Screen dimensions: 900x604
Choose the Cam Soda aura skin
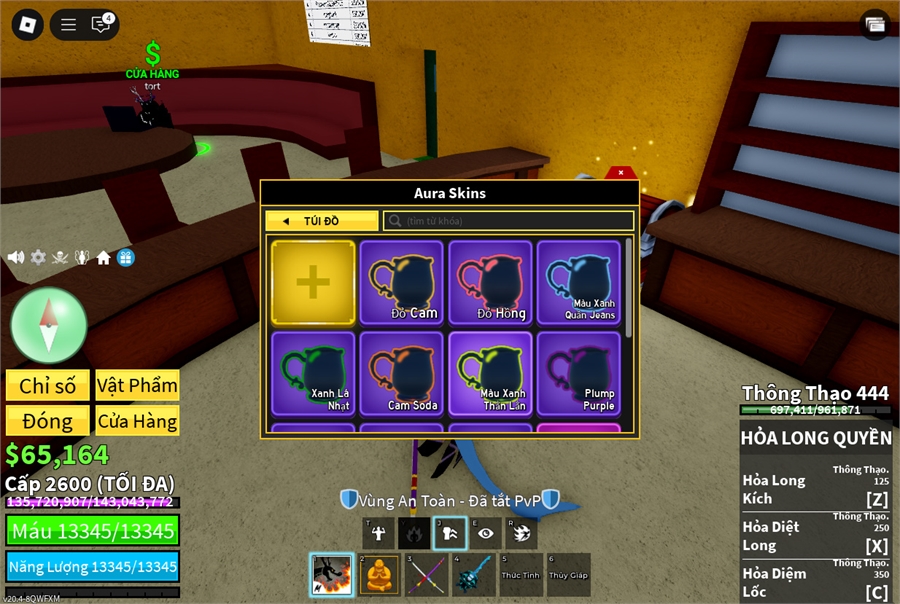(401, 372)
